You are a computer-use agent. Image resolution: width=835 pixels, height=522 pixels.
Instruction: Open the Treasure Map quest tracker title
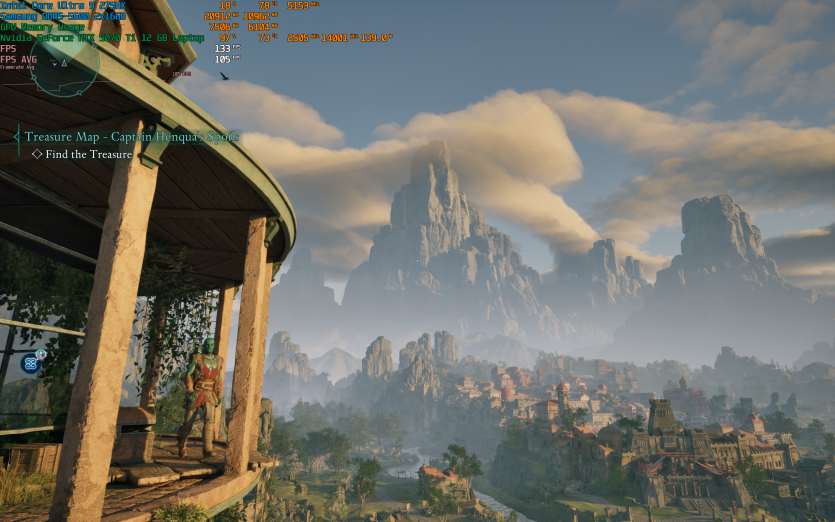pos(131,137)
